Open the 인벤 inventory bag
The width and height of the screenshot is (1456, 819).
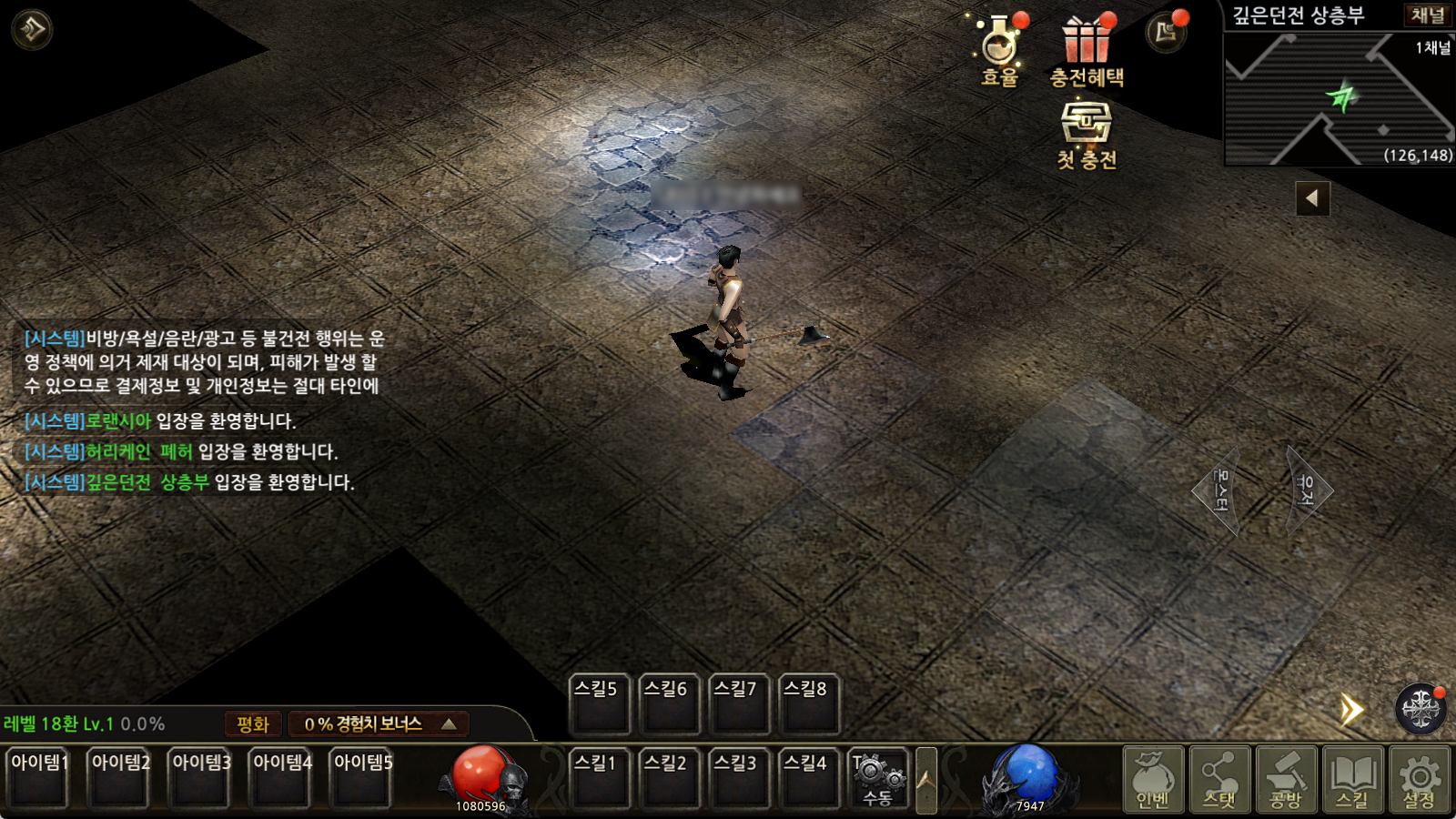[1153, 779]
